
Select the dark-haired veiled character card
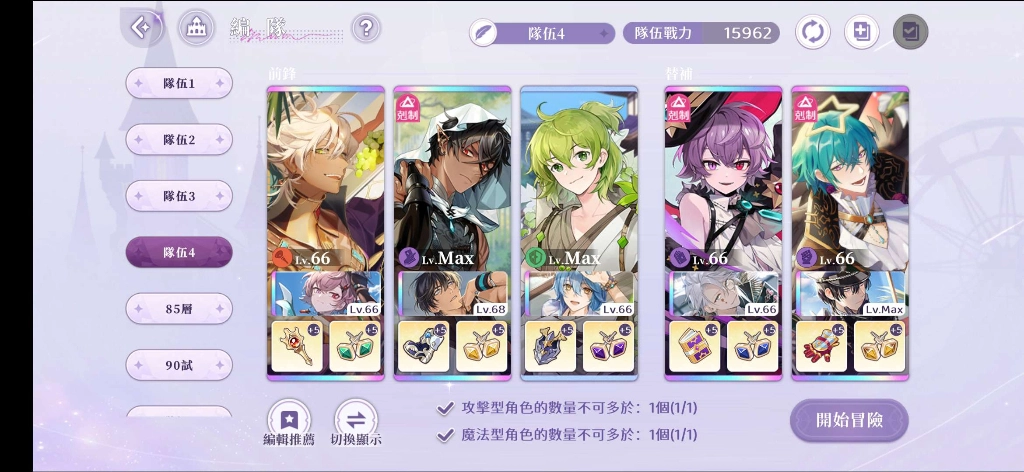[x=452, y=180]
